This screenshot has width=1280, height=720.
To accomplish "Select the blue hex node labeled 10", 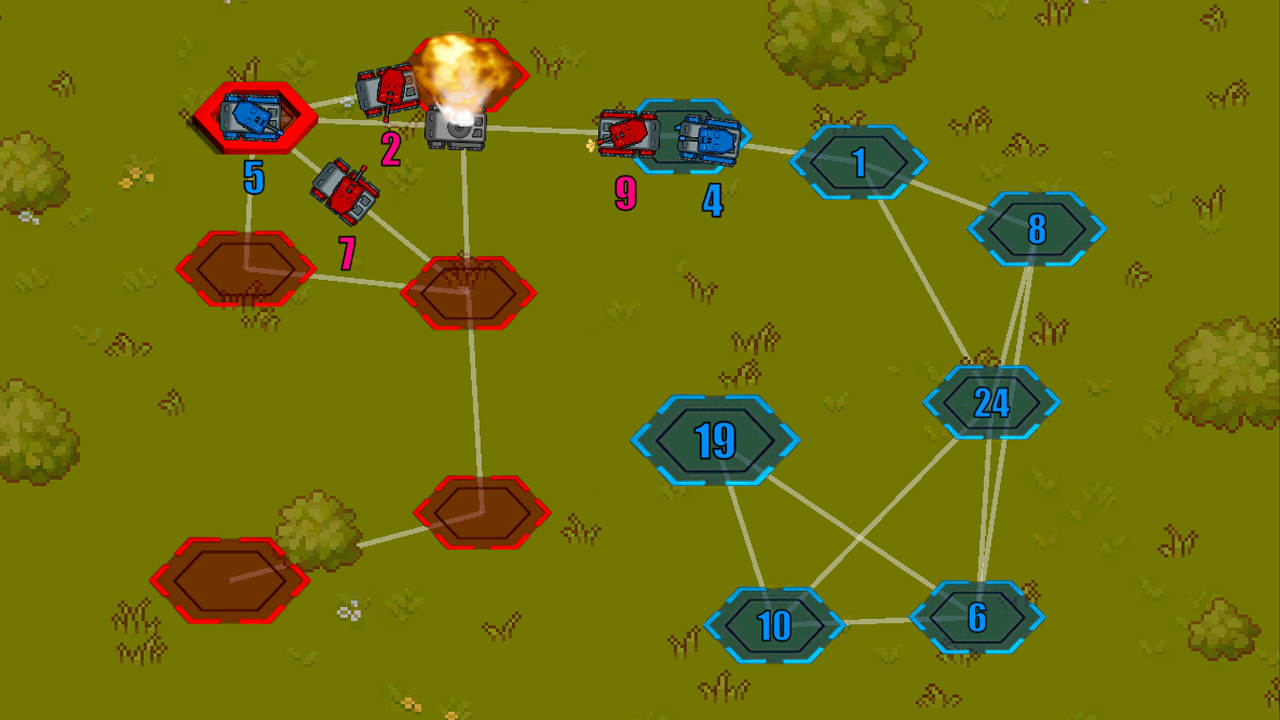I will click(775, 624).
